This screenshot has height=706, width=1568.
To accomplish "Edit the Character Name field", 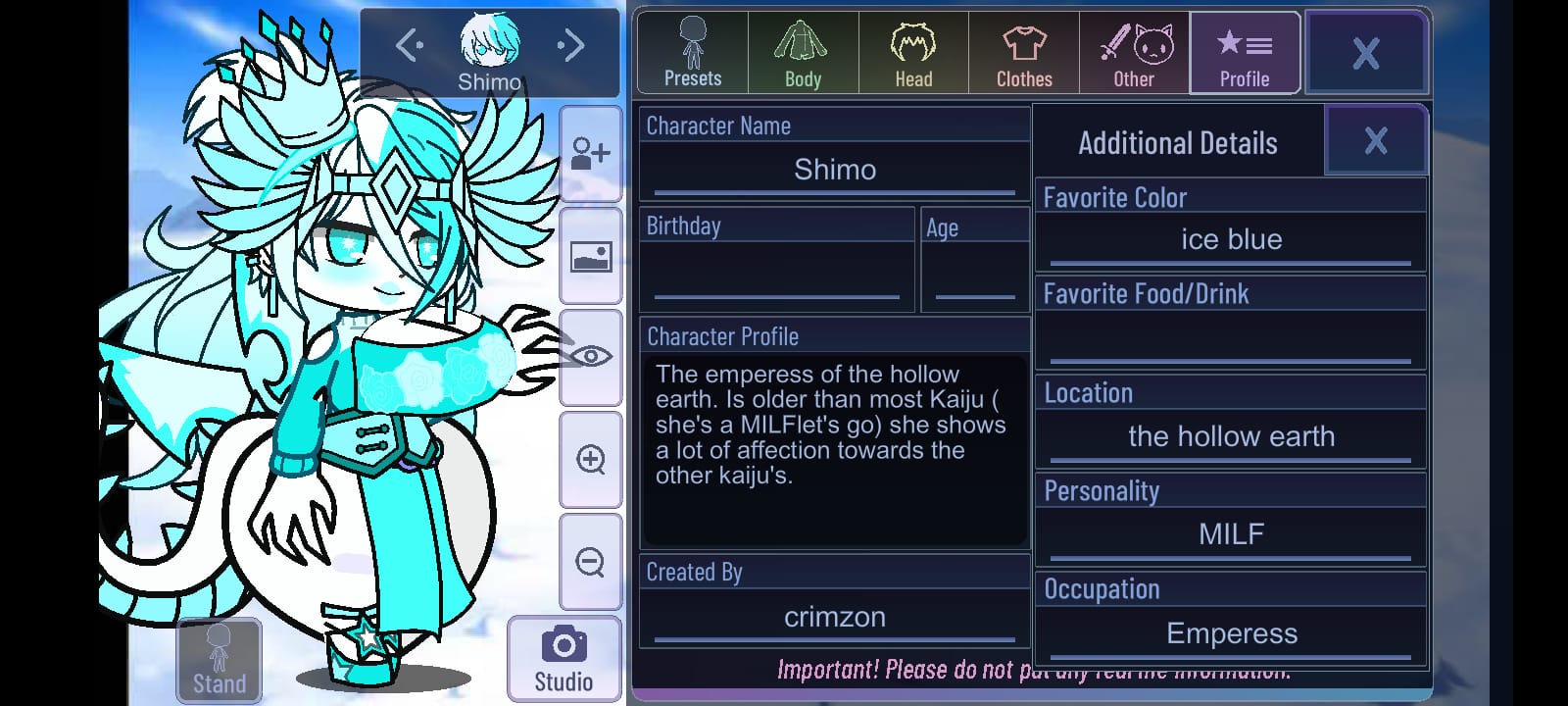I will (x=835, y=171).
